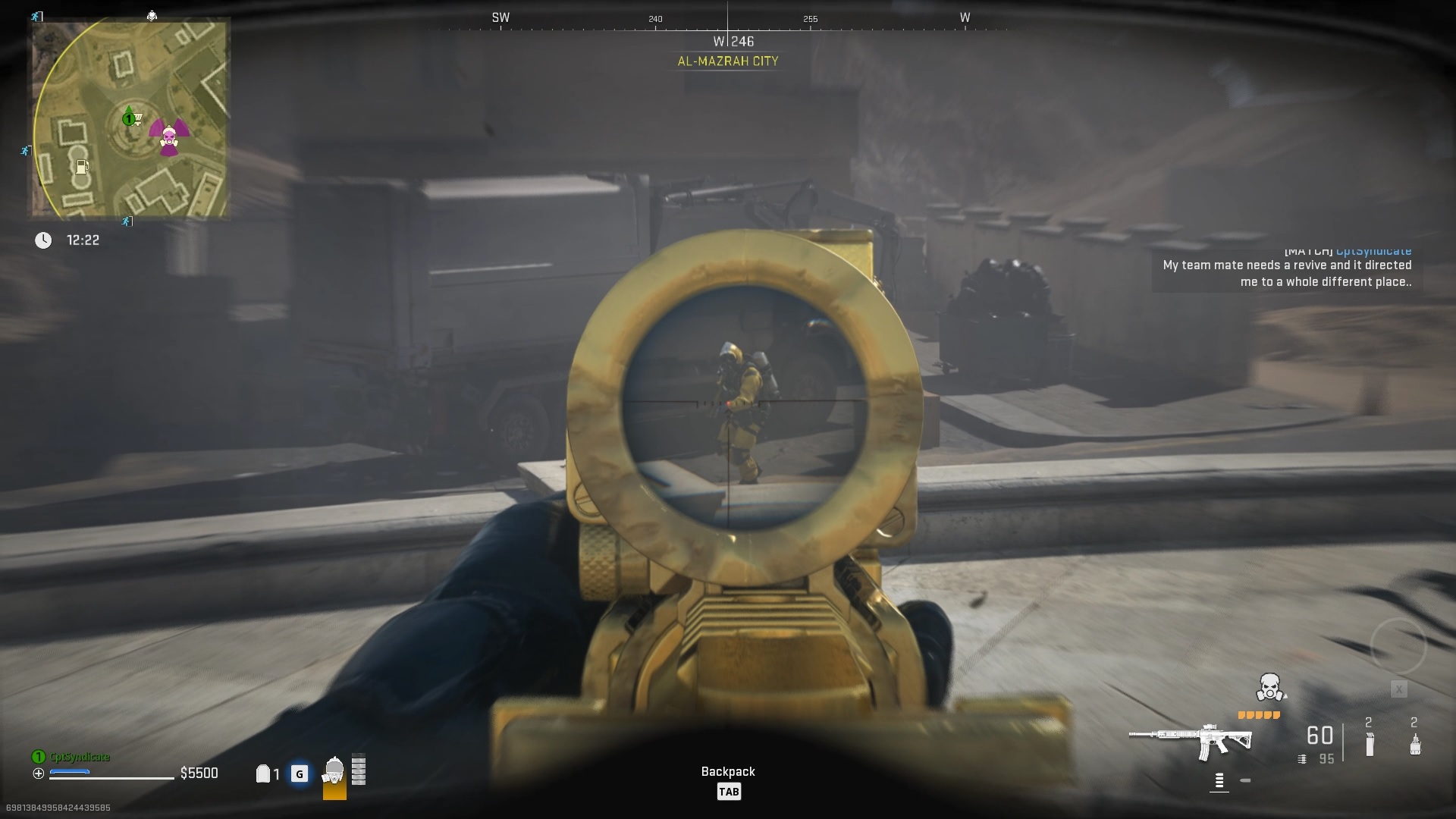Click the squad number 1 badge on the minimap
The image size is (1456, 819).
(129, 118)
